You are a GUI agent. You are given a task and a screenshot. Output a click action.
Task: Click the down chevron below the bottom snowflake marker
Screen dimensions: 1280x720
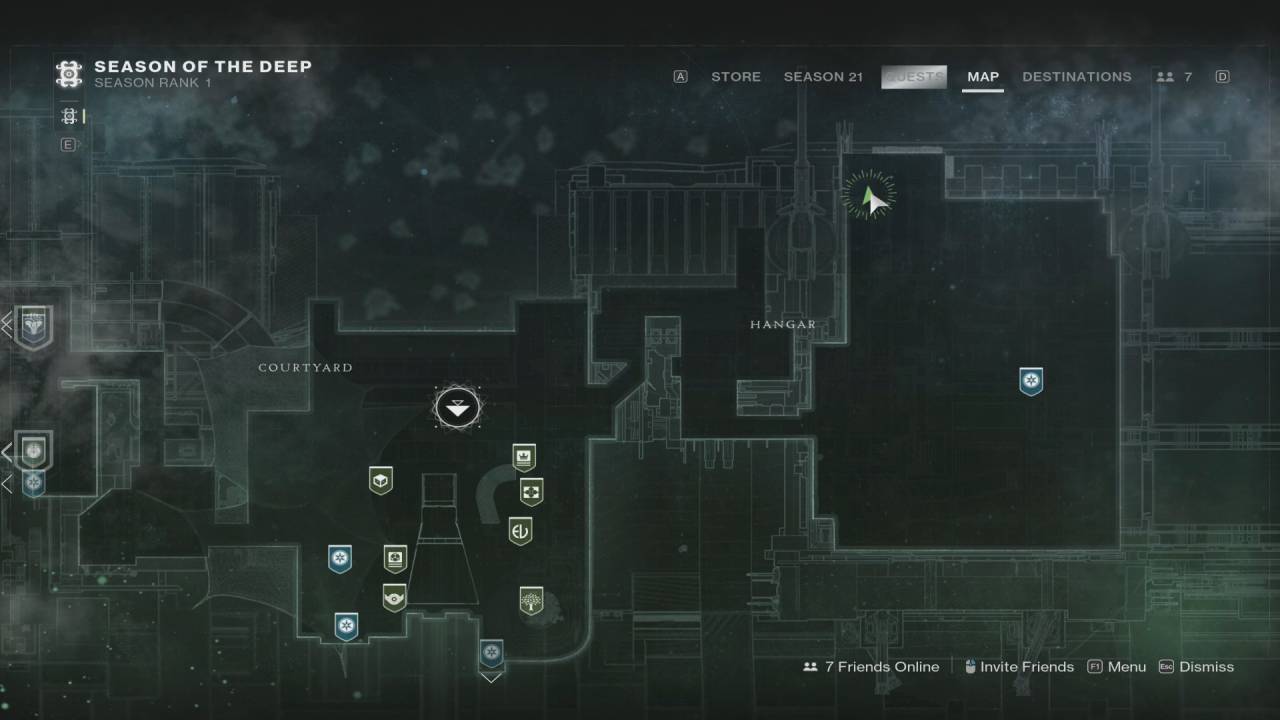pyautogui.click(x=490, y=677)
